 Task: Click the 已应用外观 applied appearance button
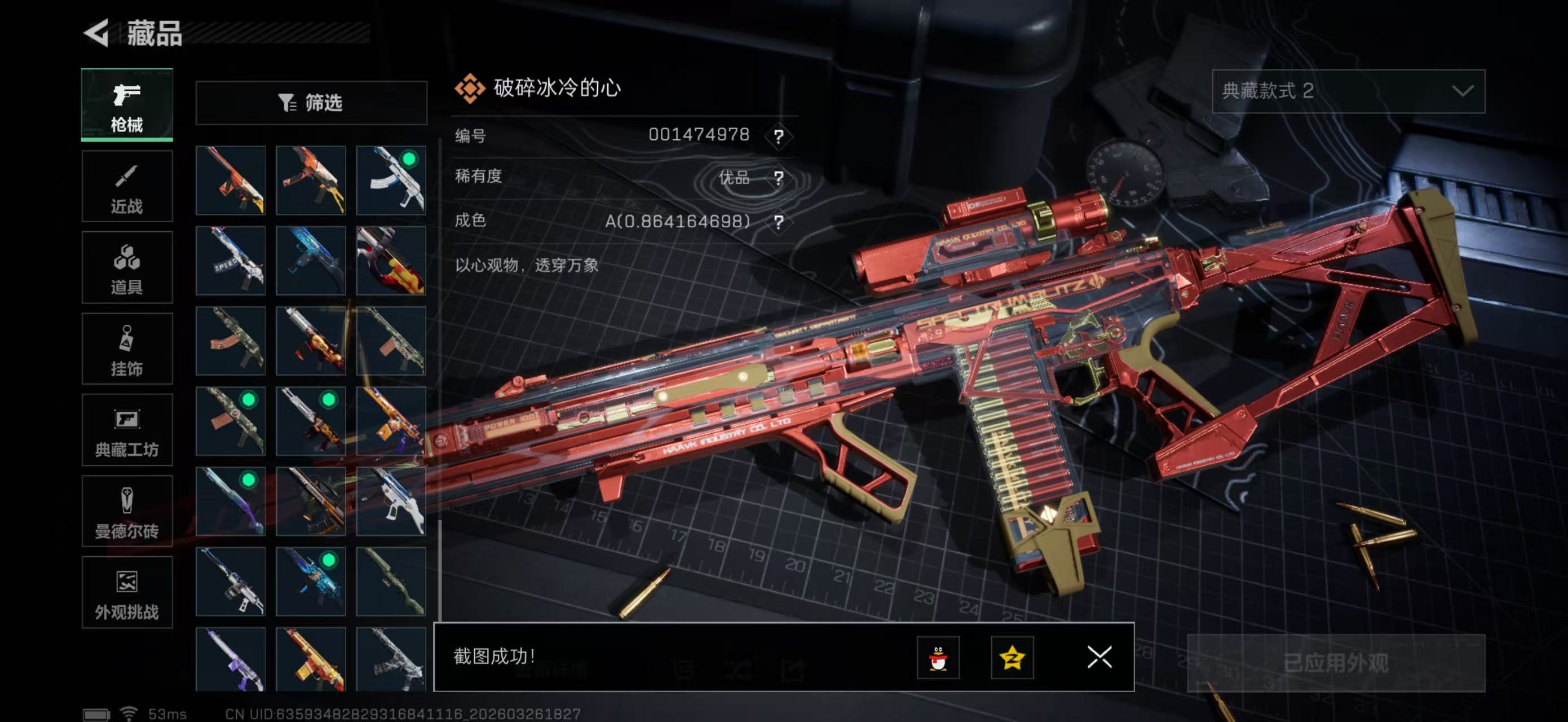click(1336, 662)
